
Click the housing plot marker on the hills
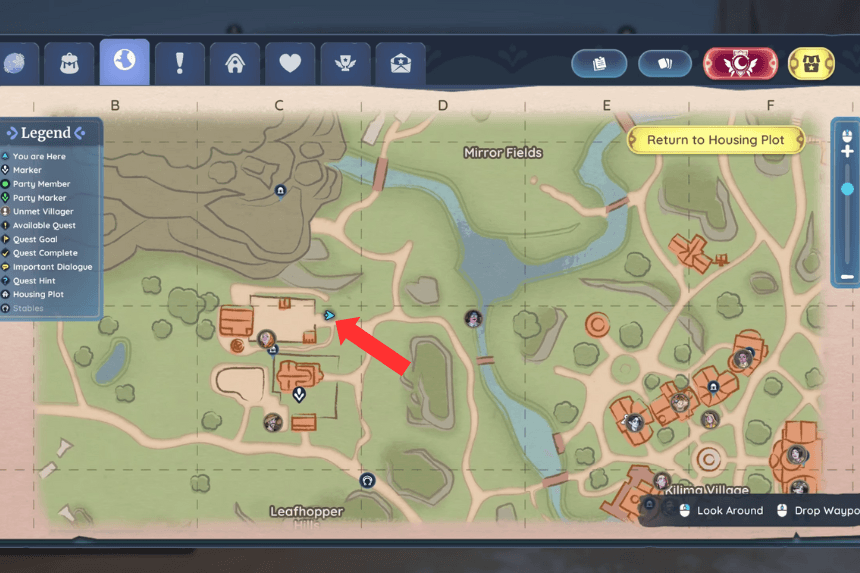pos(280,190)
